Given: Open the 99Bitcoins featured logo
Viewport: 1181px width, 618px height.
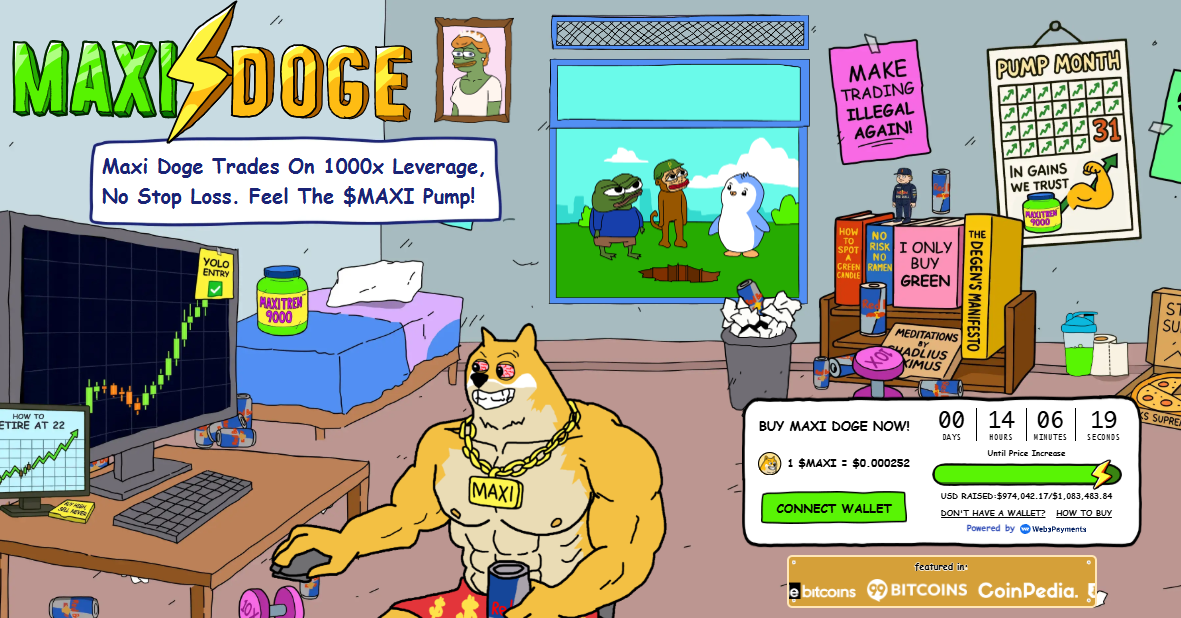Looking at the screenshot, I should [917, 590].
